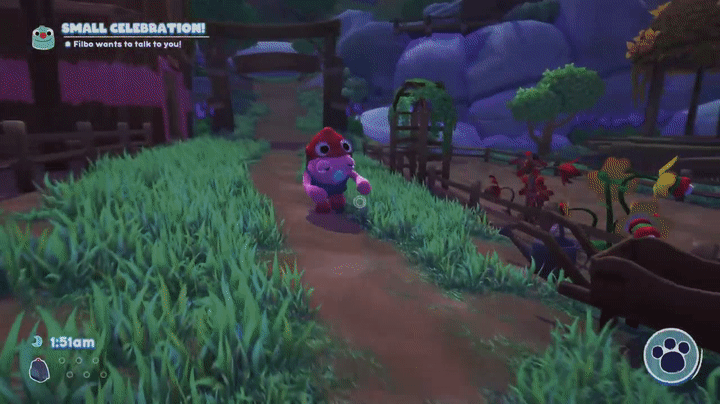Click Filbo's portrait icon on quest tracker

(x=41, y=37)
